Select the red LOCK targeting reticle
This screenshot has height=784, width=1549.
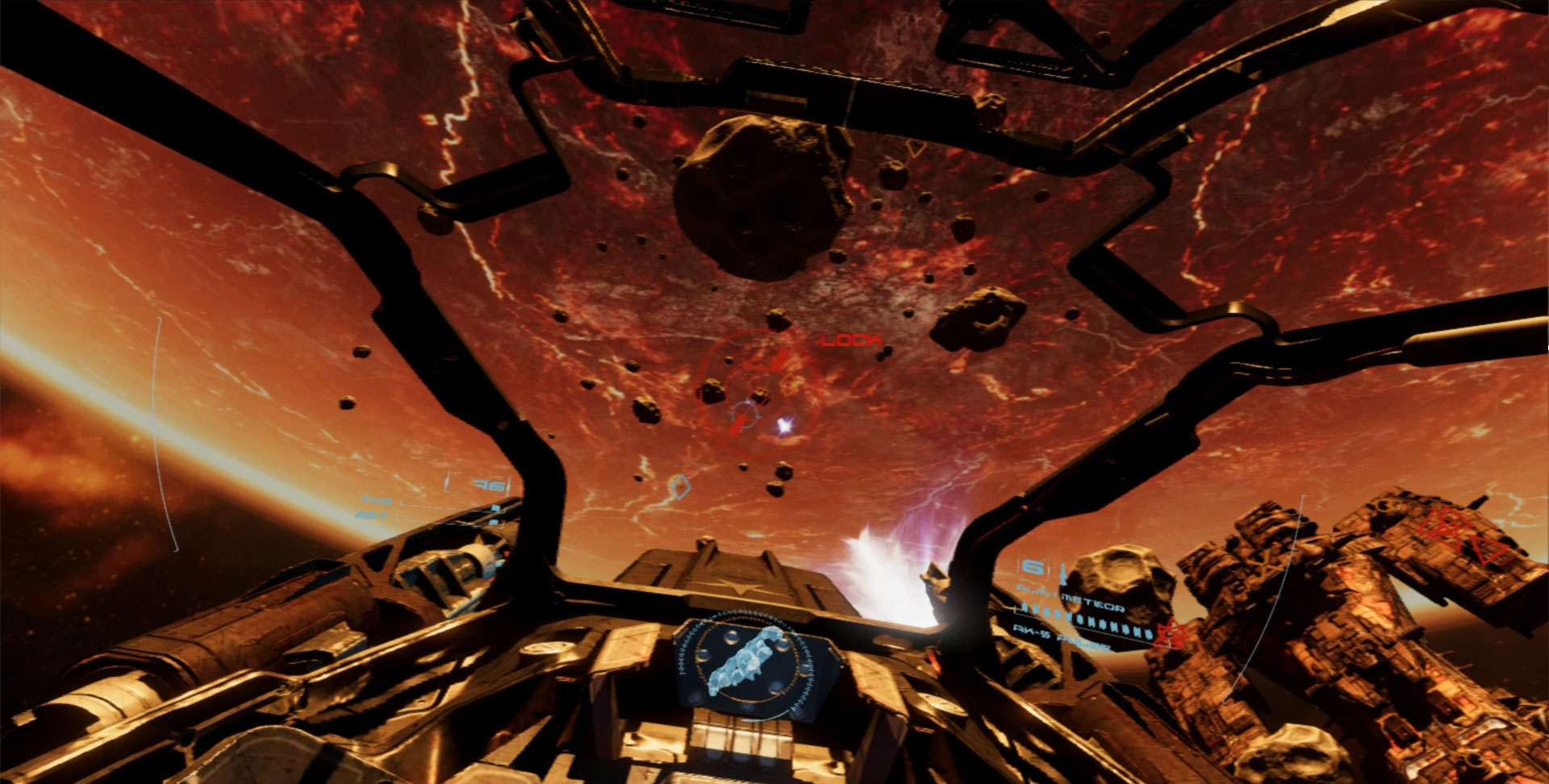pos(758,395)
